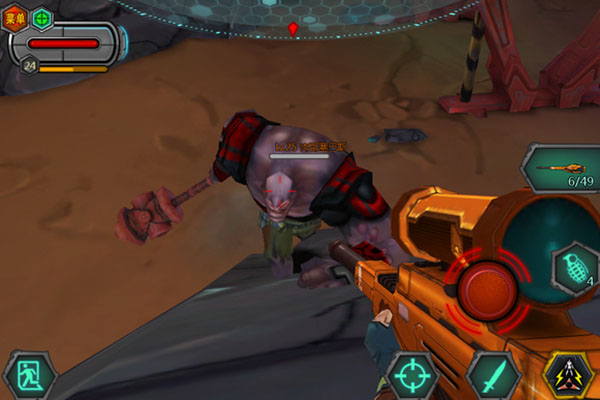
Task: Click the radar arc with red marker
Action: click(x=293, y=27)
